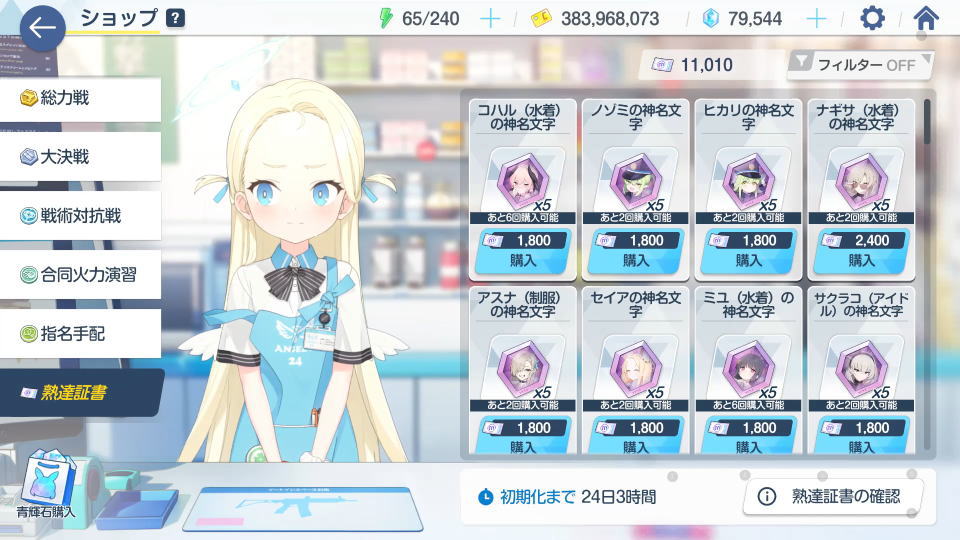Open the shop help question mark
The width and height of the screenshot is (960, 540).
(x=175, y=18)
